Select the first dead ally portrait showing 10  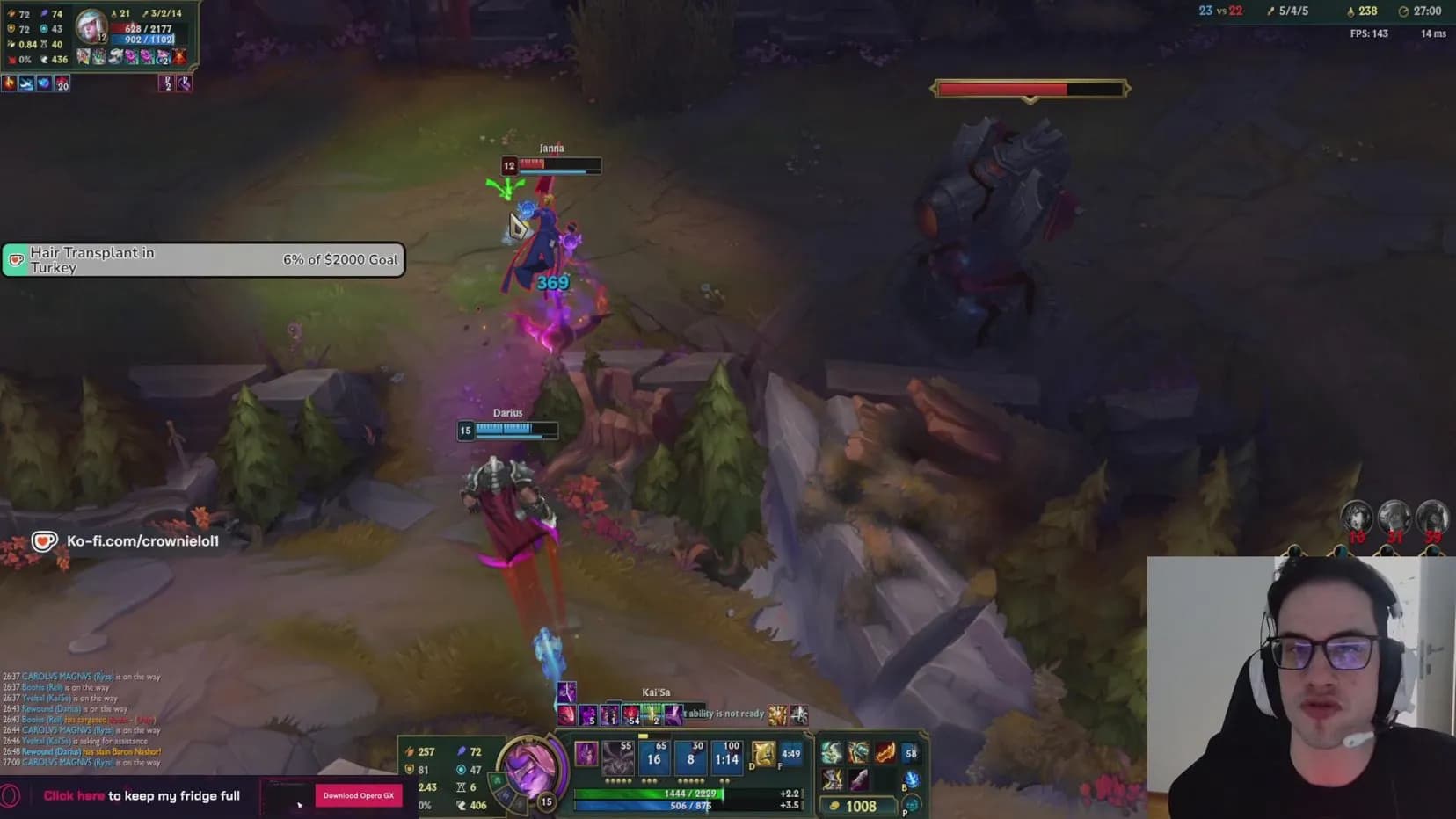(1357, 518)
